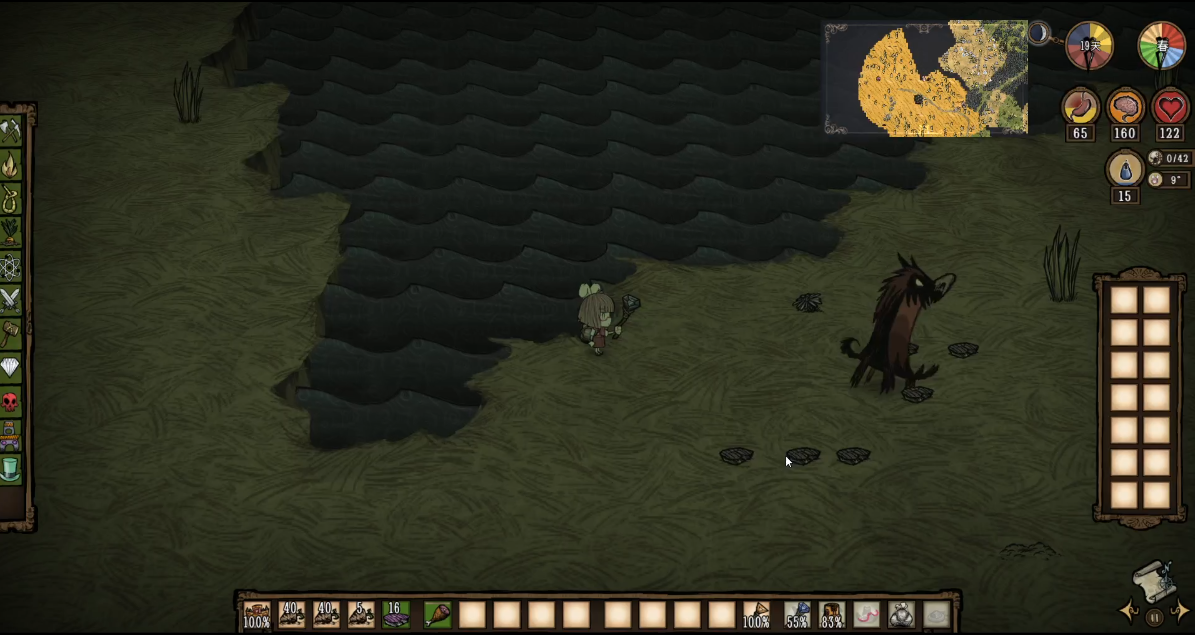The width and height of the screenshot is (1195, 635).
Task: Open the Fight crossed-swords crafting tab
Action: (11, 299)
